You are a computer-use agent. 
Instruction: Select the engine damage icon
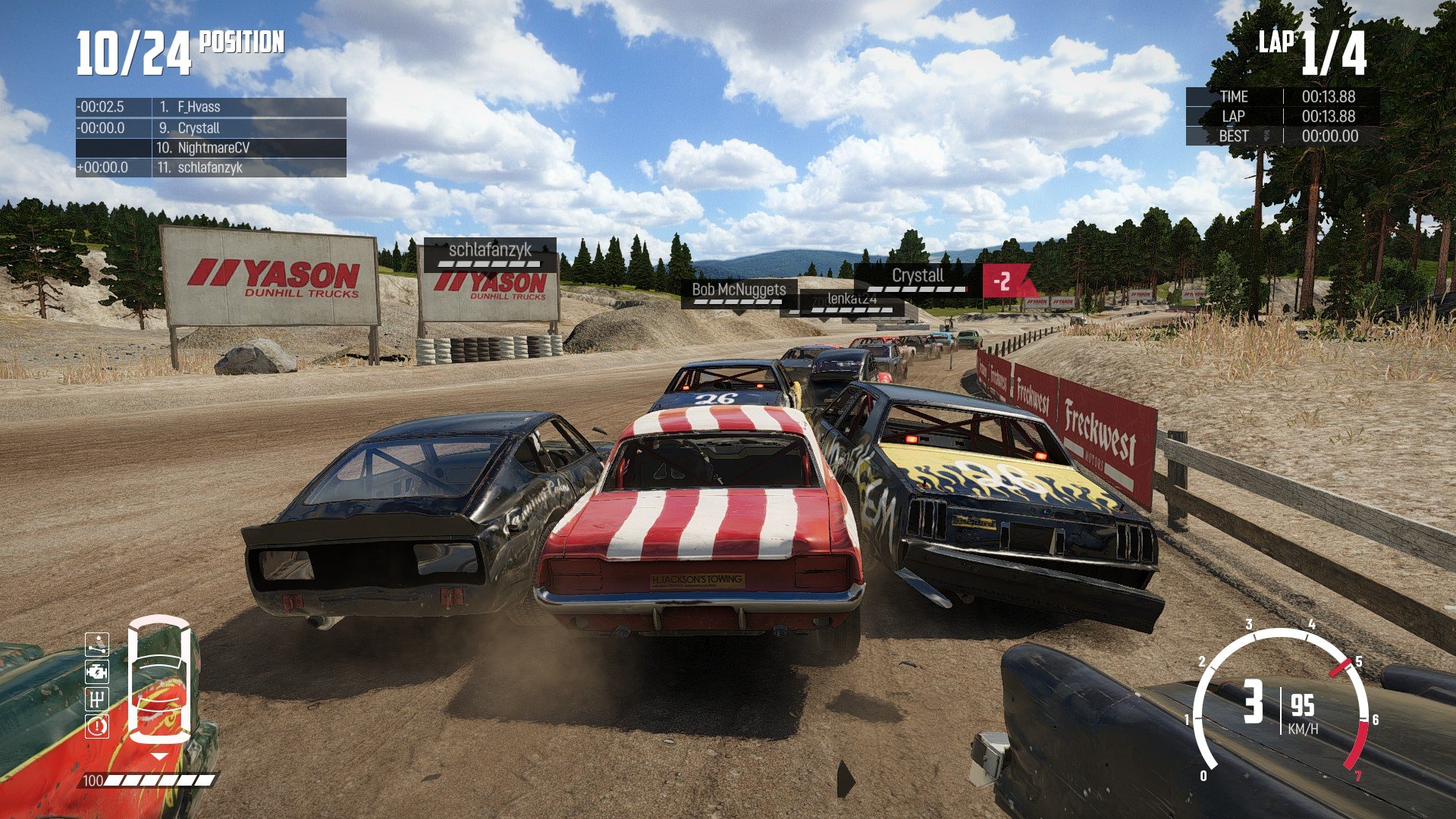(x=97, y=672)
